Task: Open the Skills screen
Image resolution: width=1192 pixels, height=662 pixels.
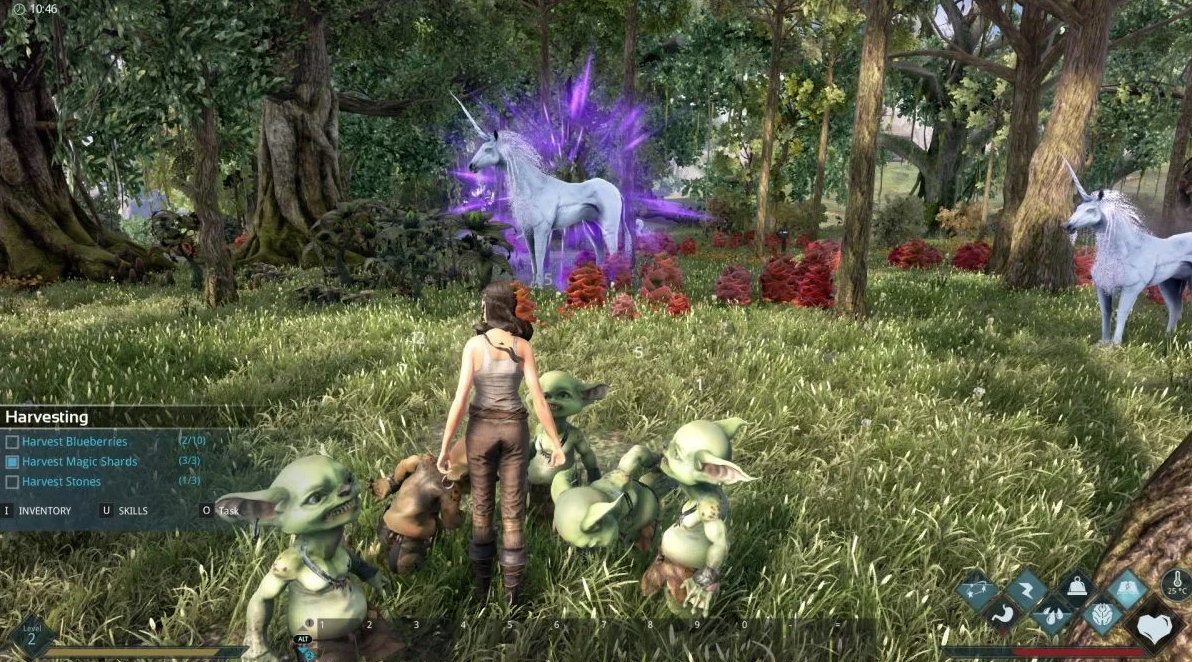Action: 132,511
